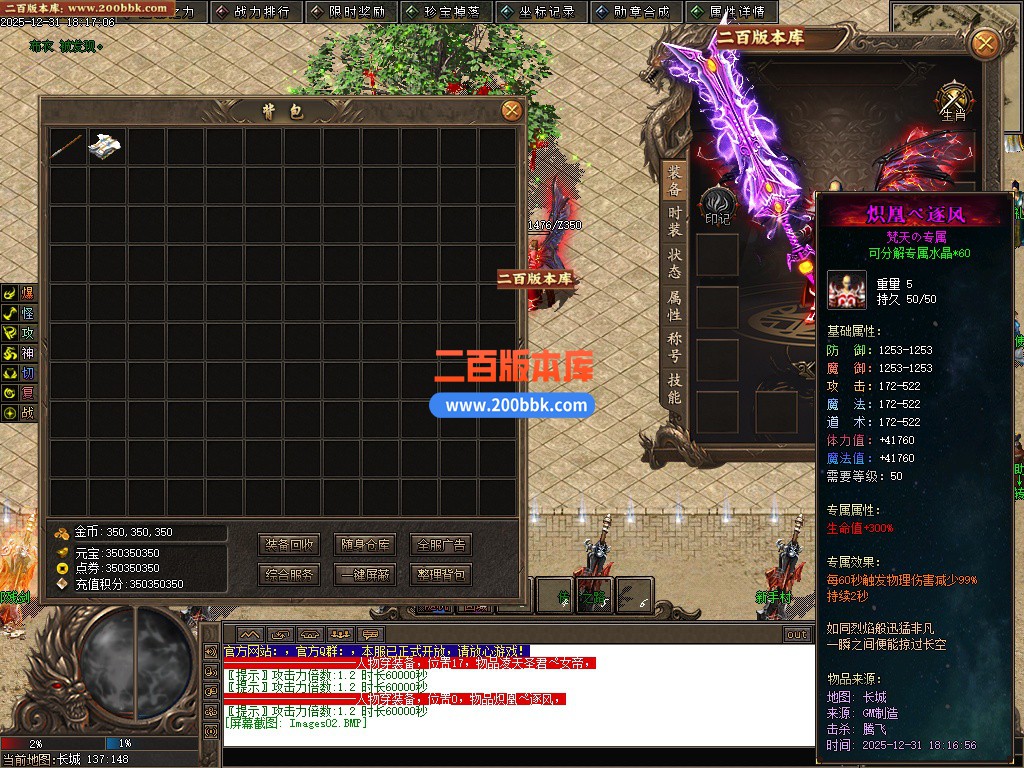Click the 全服广告 server-wide ad button
The width and height of the screenshot is (1024, 768).
tap(440, 545)
